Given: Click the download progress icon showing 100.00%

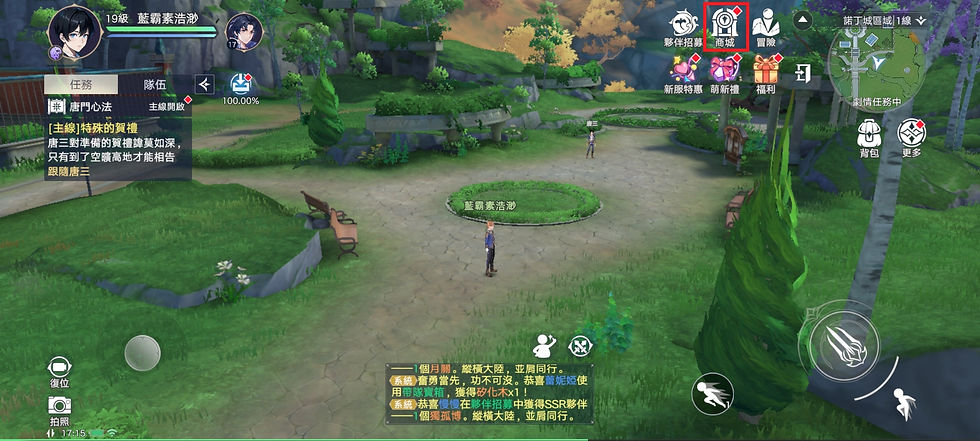Looking at the screenshot, I should click(240, 87).
